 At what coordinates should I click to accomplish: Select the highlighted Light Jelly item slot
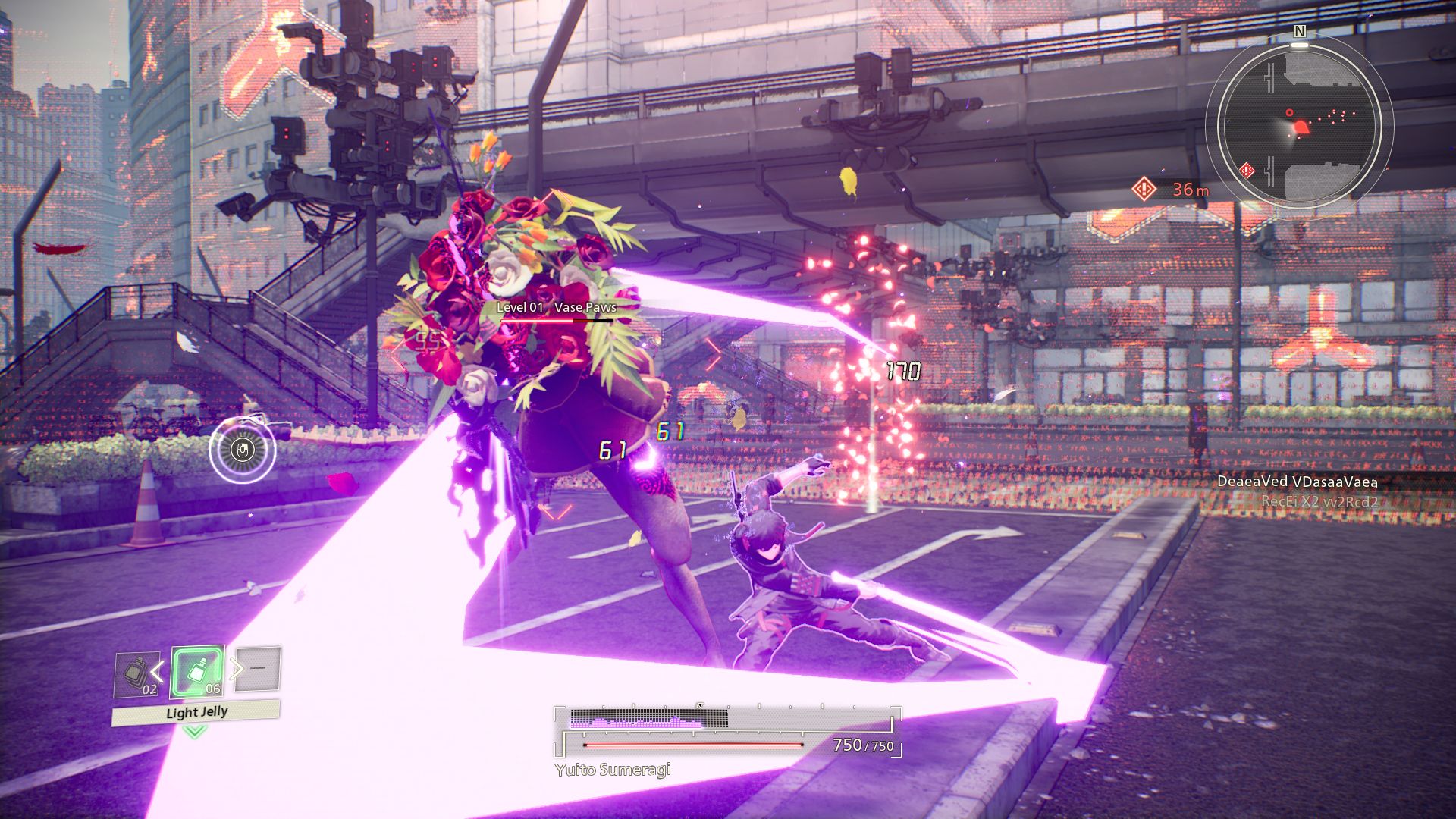(x=197, y=672)
